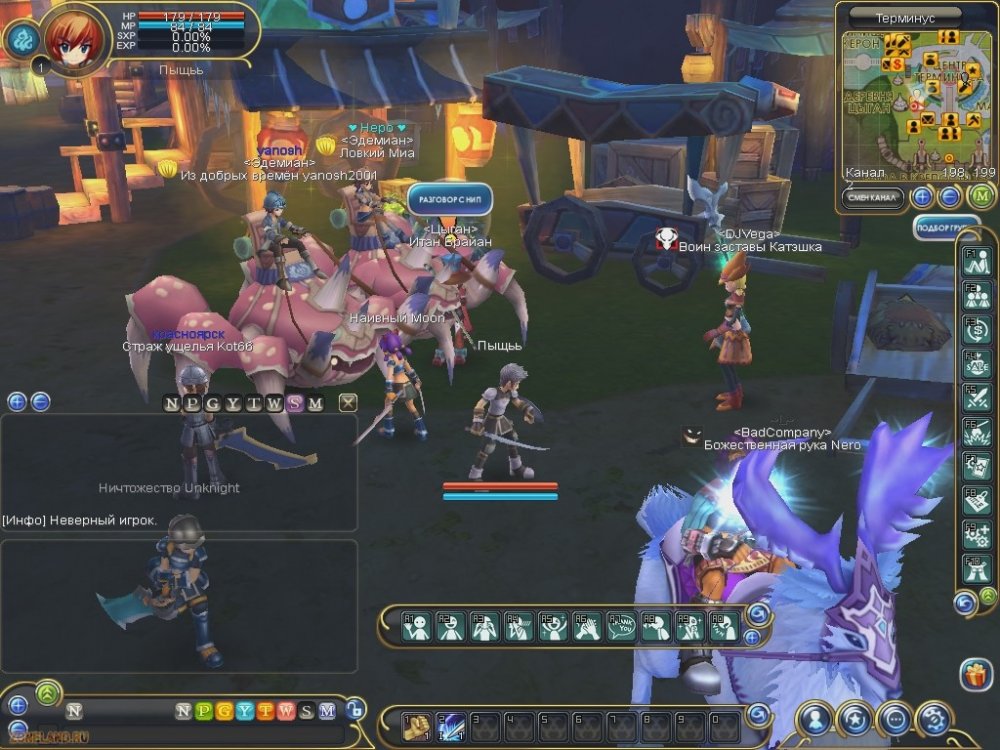
Task: Select the purple S chat filter tab
Action: (x=294, y=403)
